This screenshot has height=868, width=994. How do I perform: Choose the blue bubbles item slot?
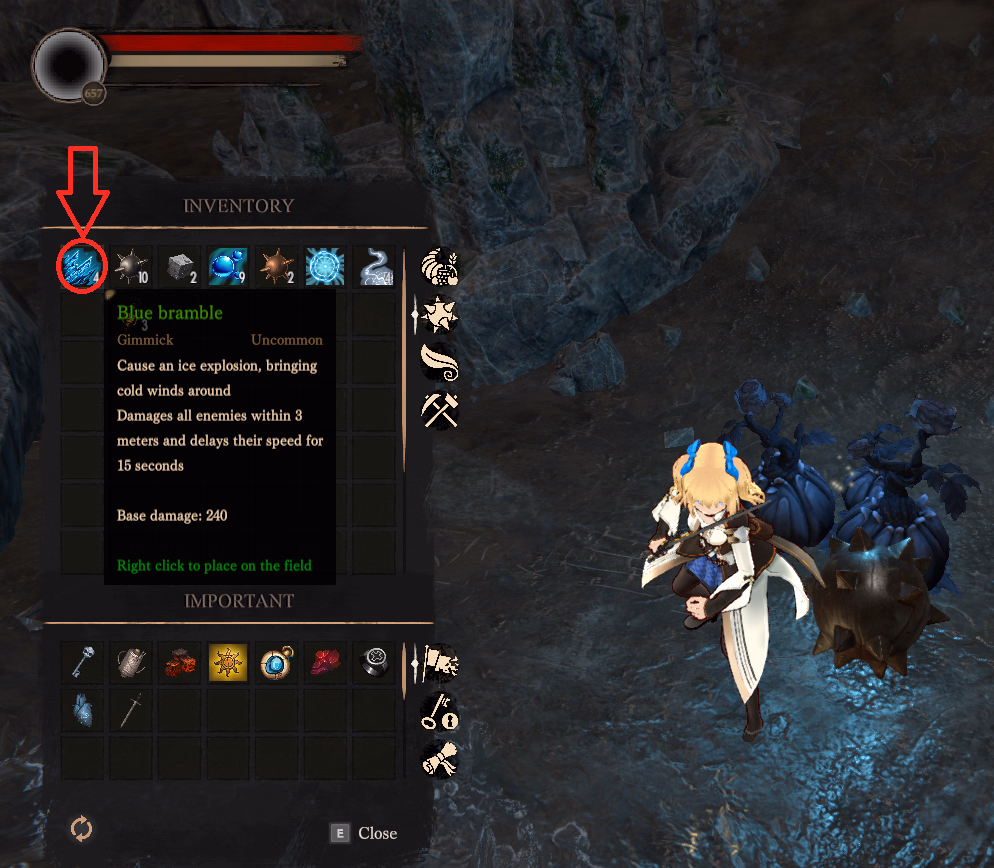[x=228, y=268]
